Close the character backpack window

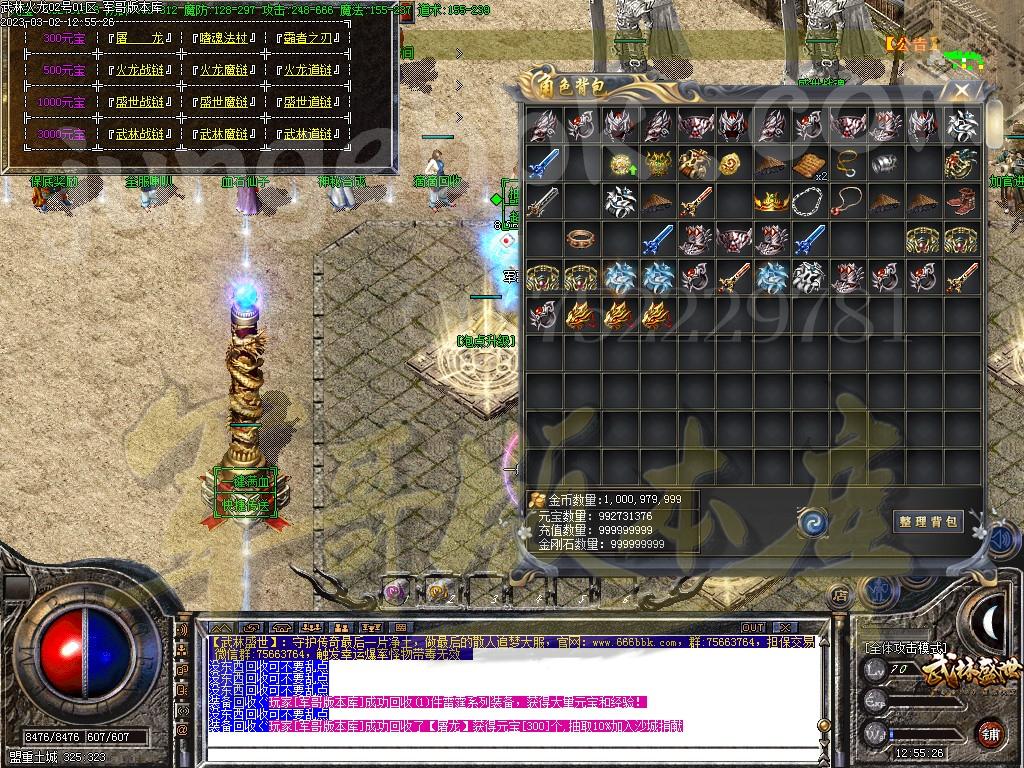[x=961, y=90]
